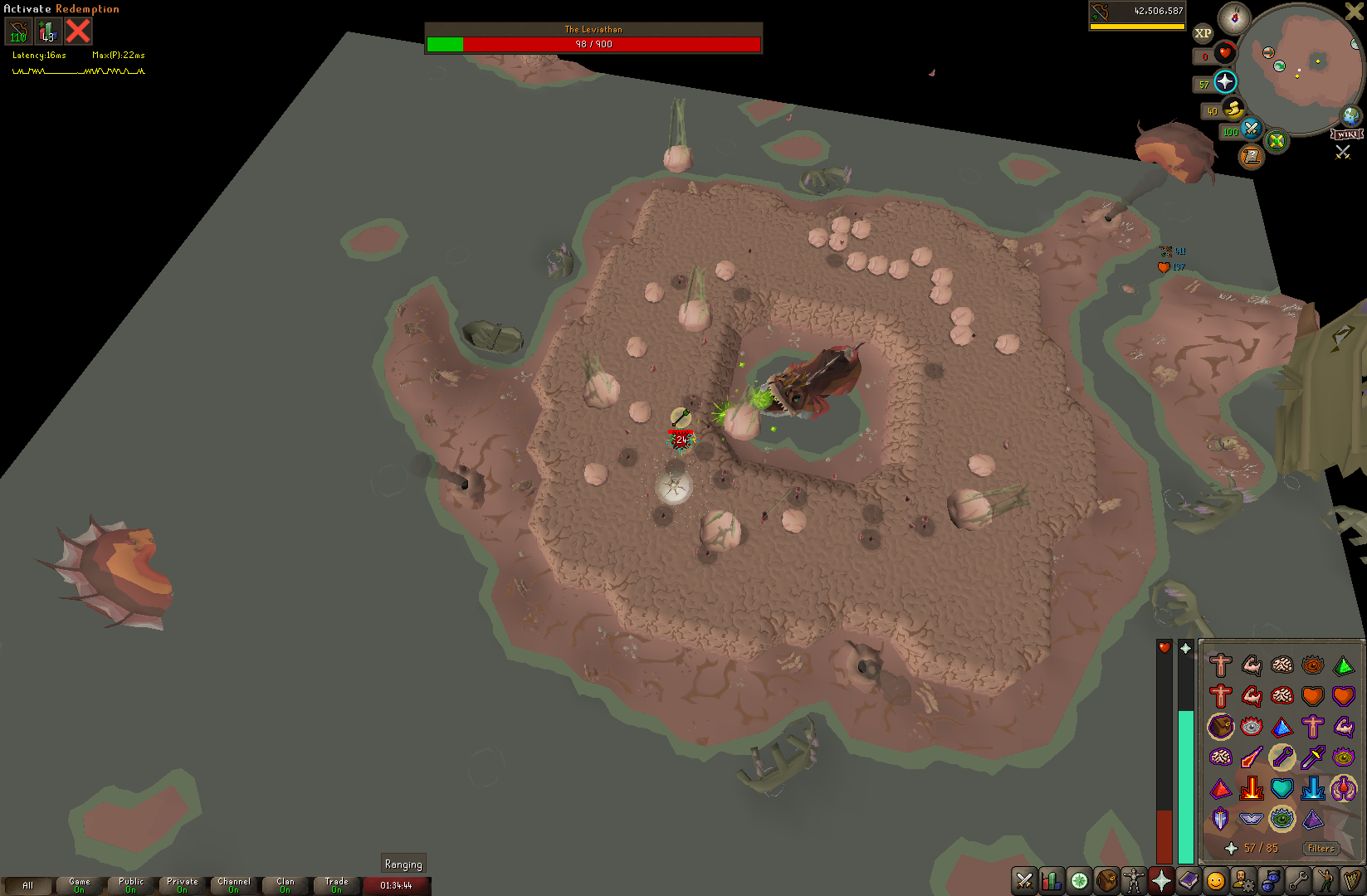Click the compass to face north
Screen dimensions: 1367x896
tap(1234, 17)
